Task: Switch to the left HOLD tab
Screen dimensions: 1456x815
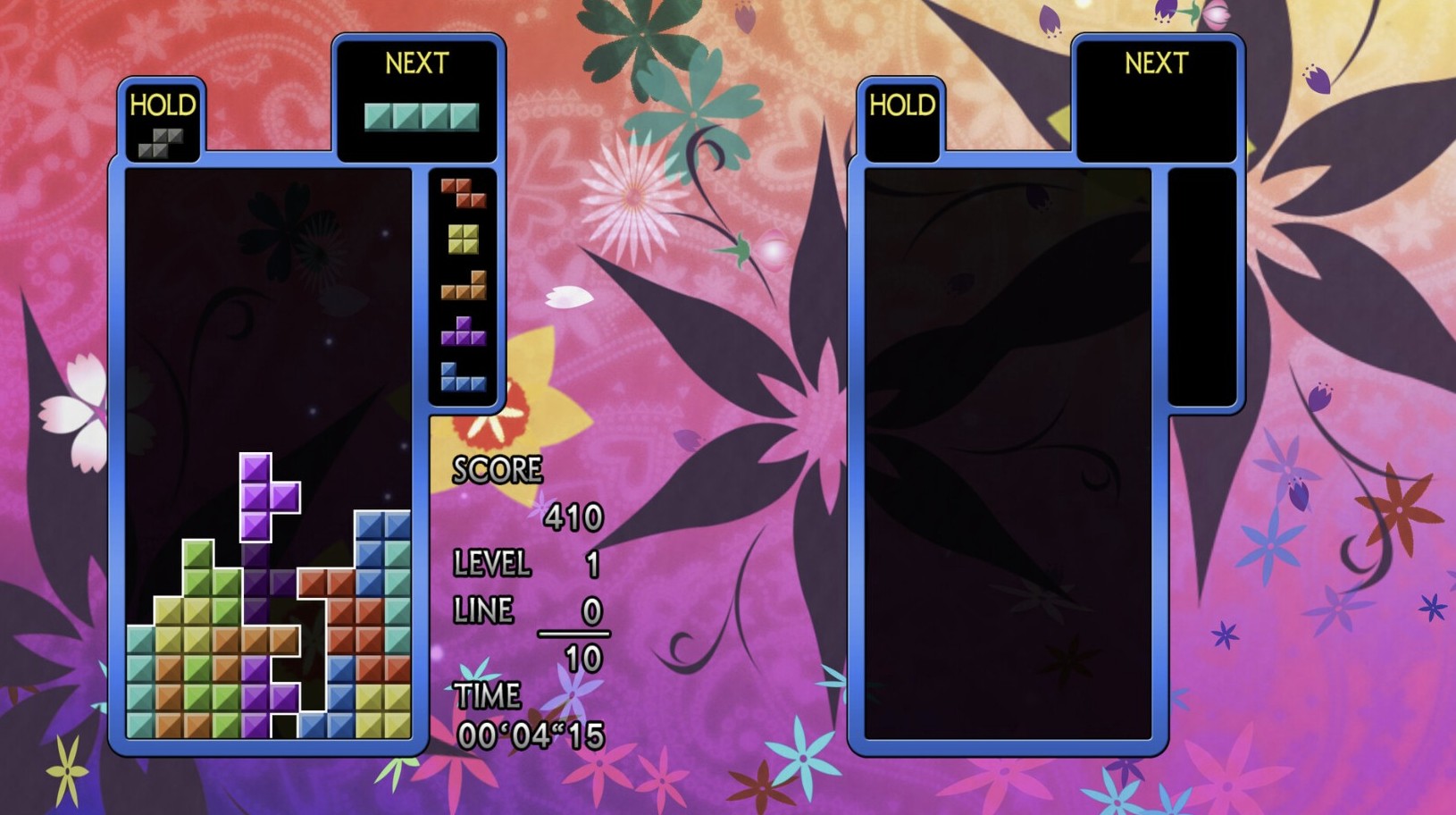Action: 163,105
